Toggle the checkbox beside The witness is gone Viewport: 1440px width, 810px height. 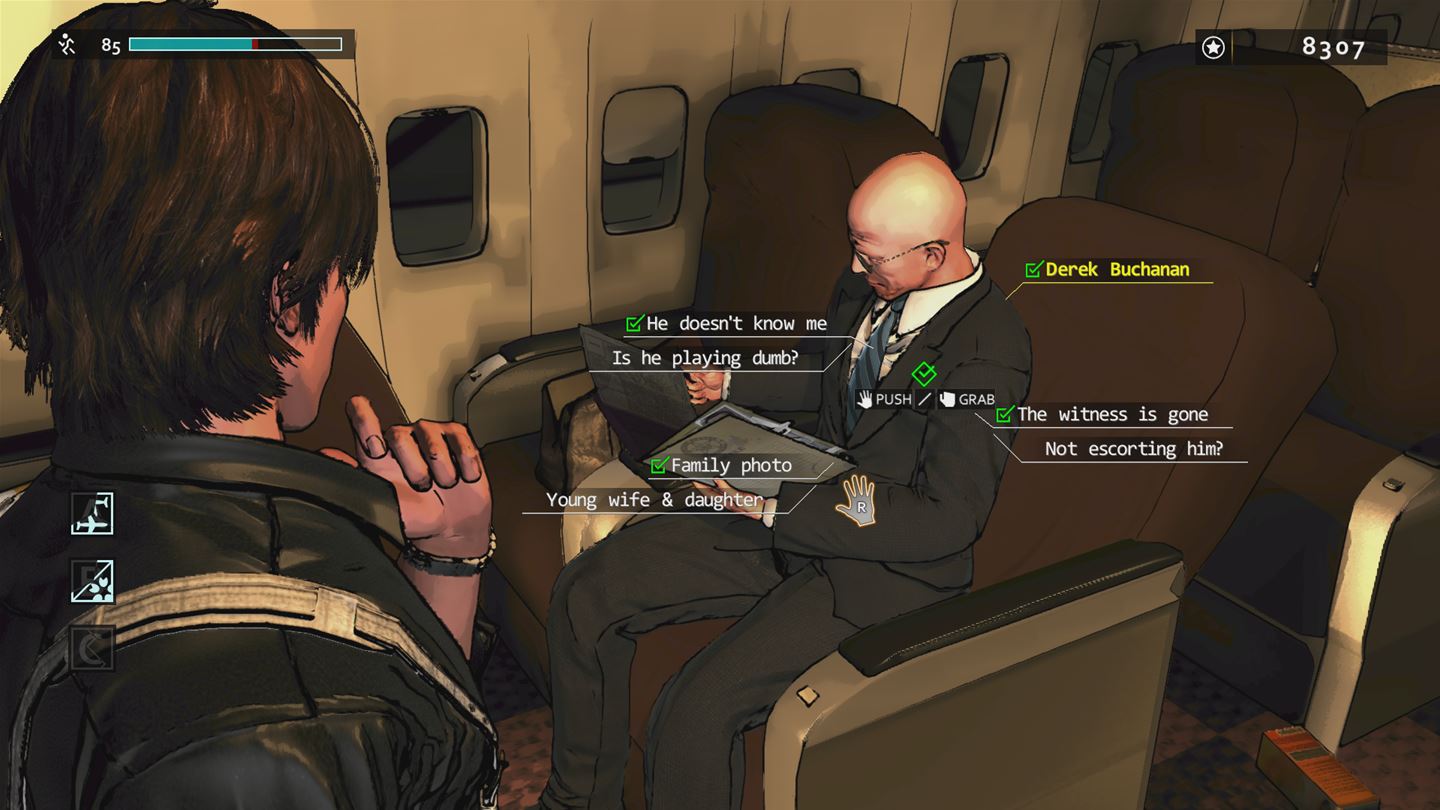[x=1004, y=414]
